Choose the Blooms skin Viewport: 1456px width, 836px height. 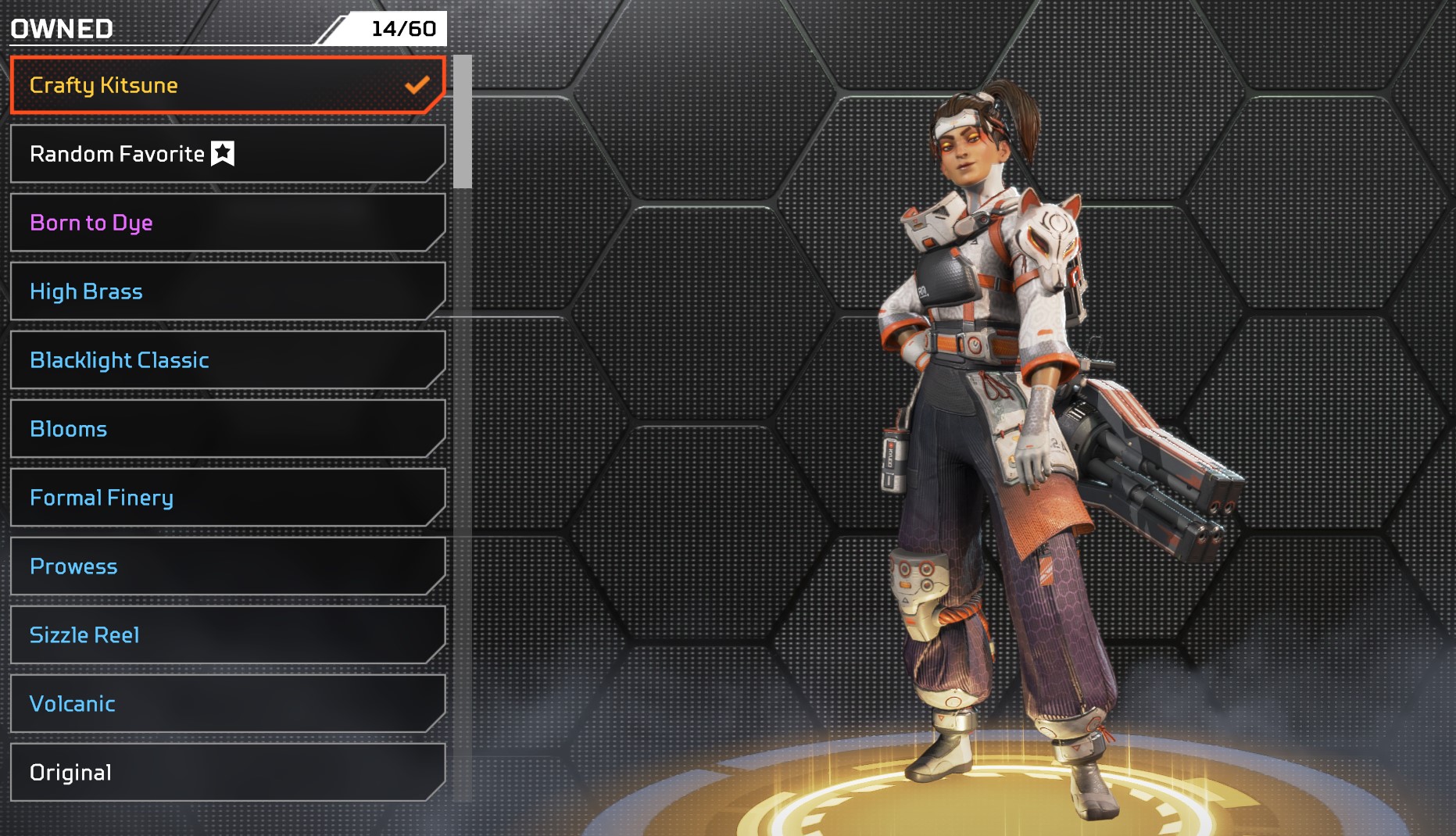[227, 429]
